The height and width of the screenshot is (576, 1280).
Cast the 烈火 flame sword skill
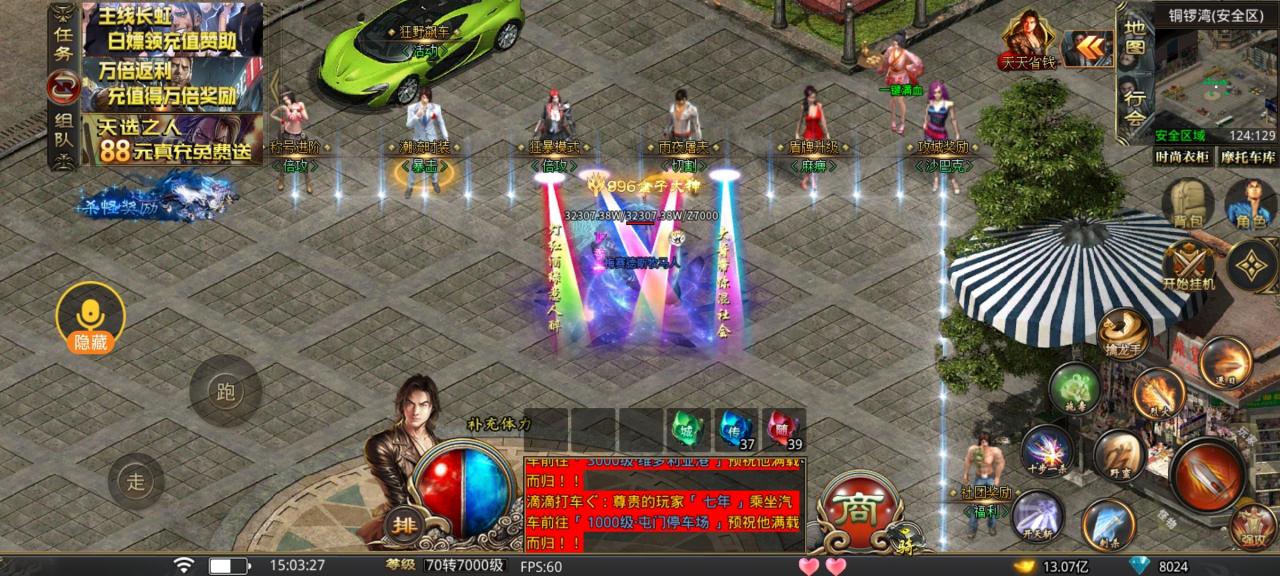[x=1158, y=393]
